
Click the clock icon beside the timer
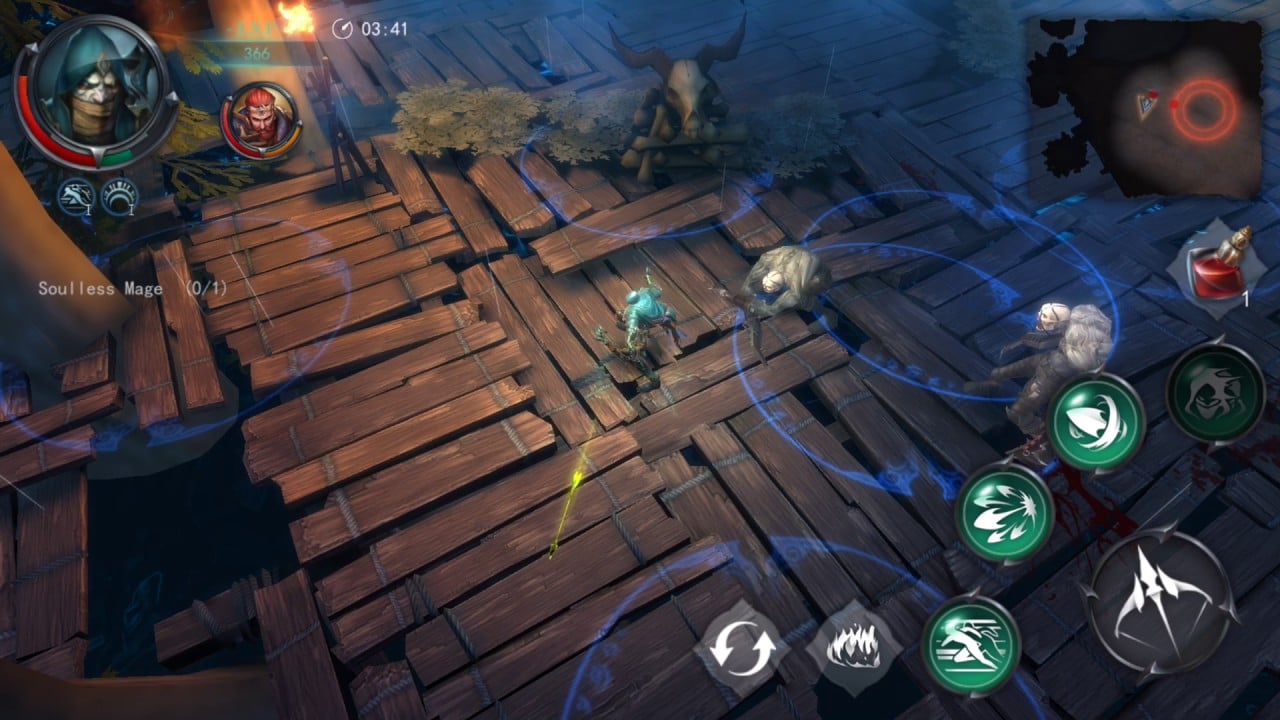[x=345, y=29]
